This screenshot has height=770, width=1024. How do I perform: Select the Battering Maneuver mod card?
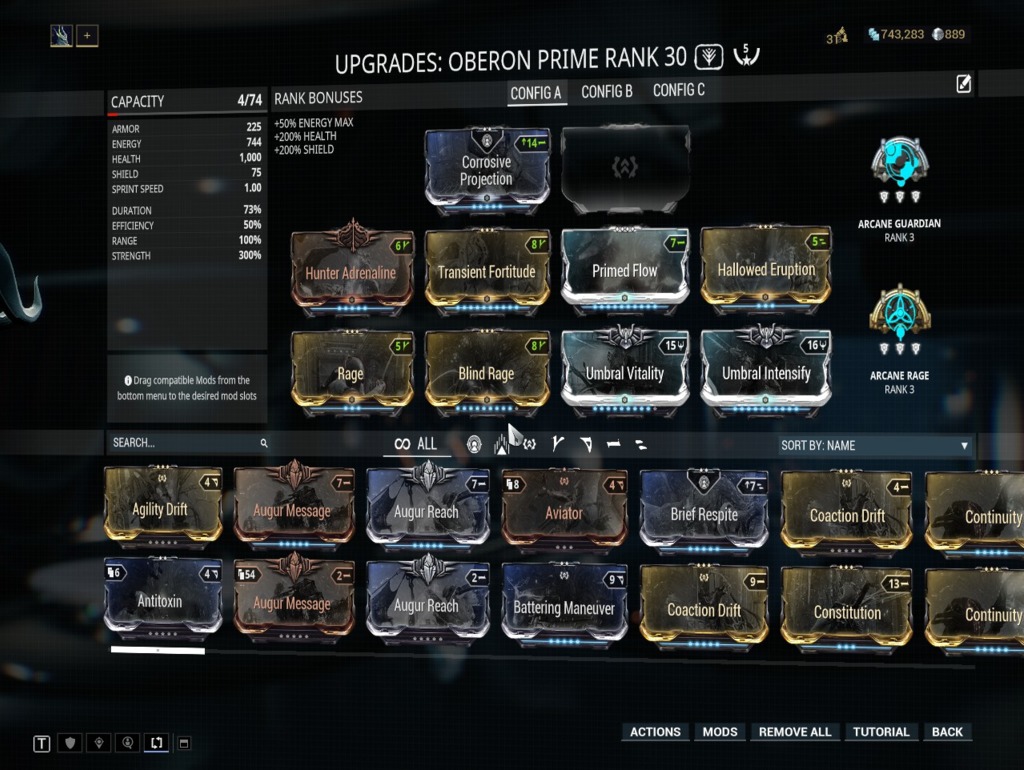point(564,607)
